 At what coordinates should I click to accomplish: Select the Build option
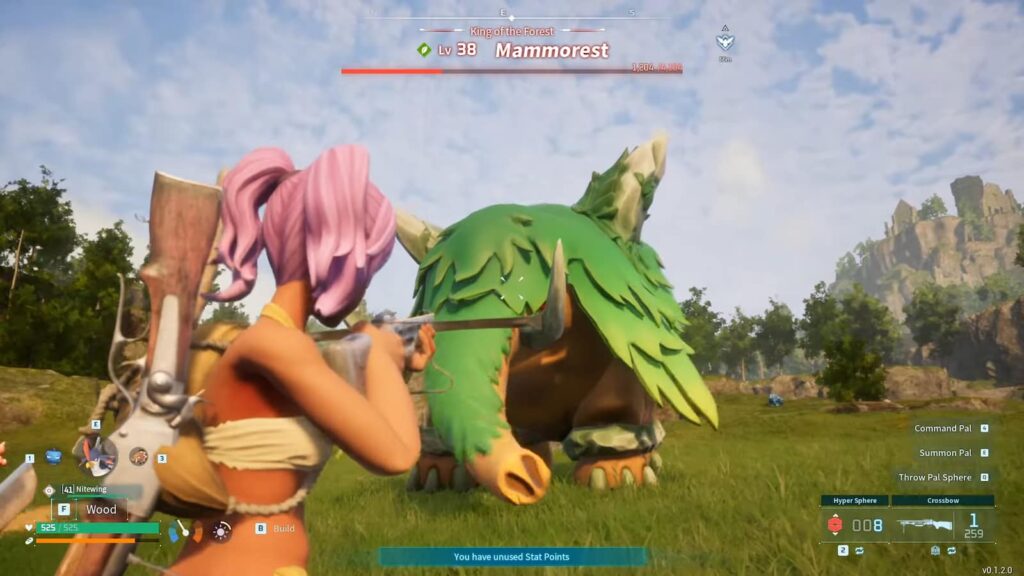276,528
